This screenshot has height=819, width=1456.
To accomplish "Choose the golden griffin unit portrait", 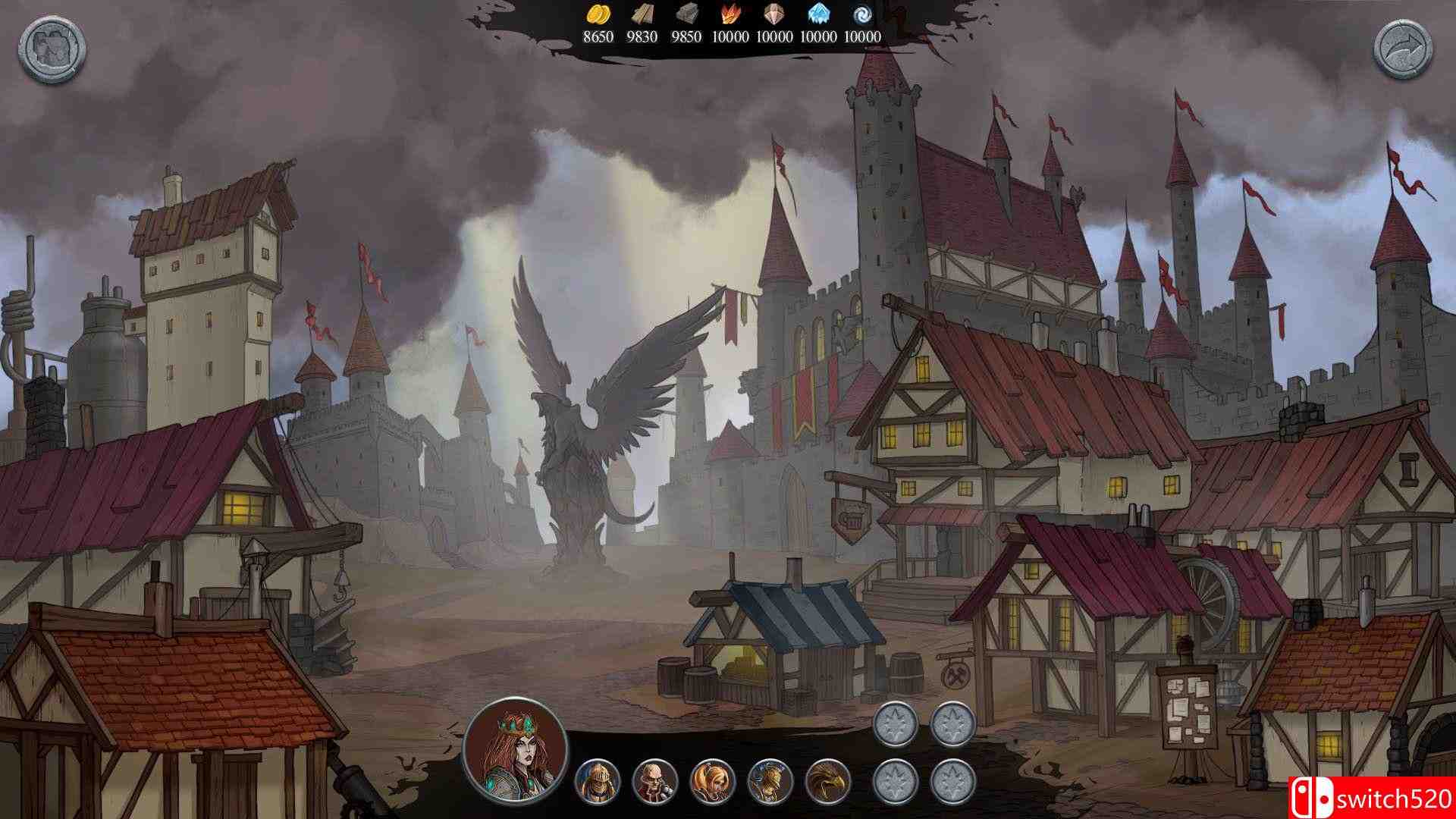I will click(828, 782).
